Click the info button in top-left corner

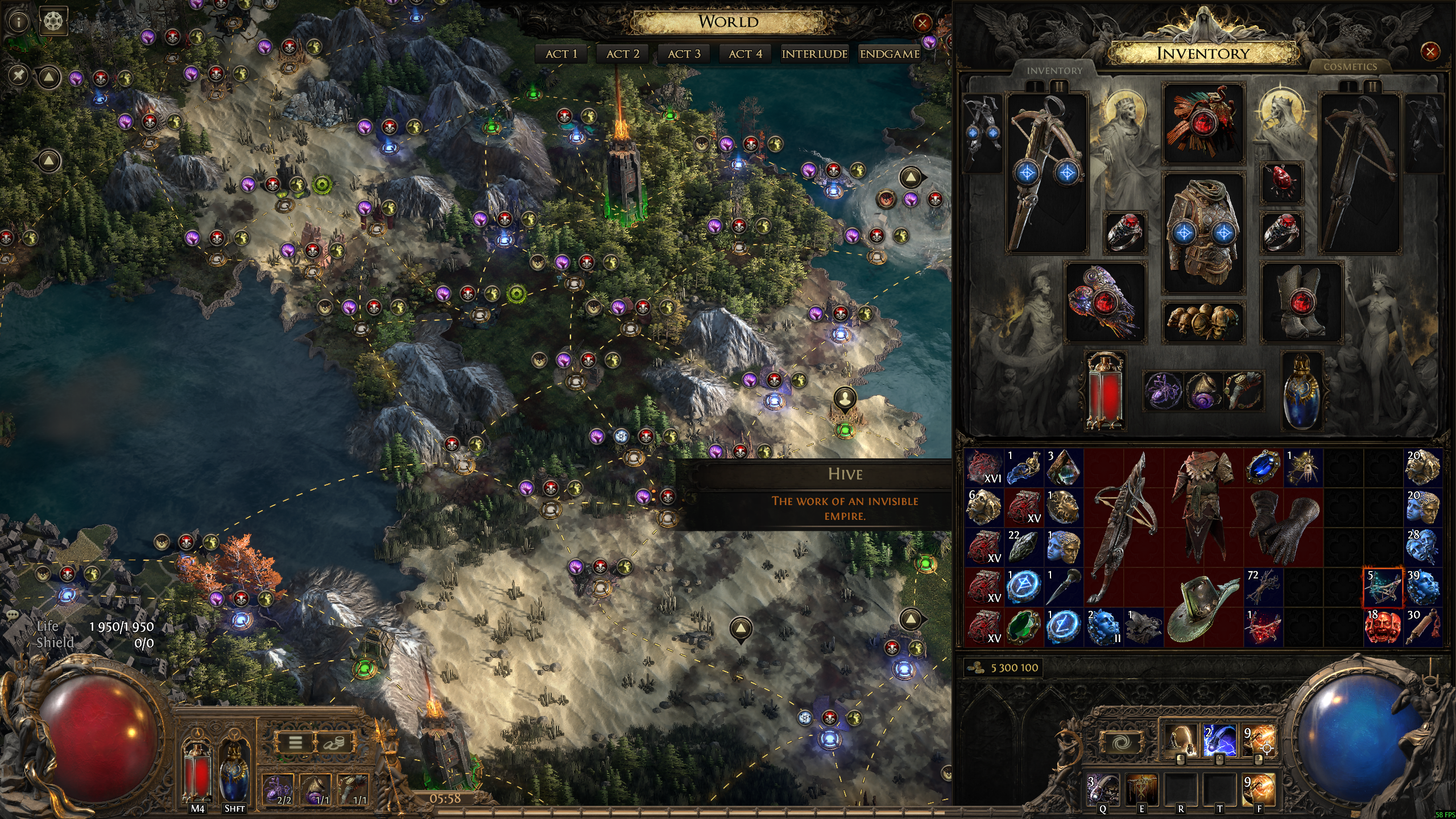19,22
